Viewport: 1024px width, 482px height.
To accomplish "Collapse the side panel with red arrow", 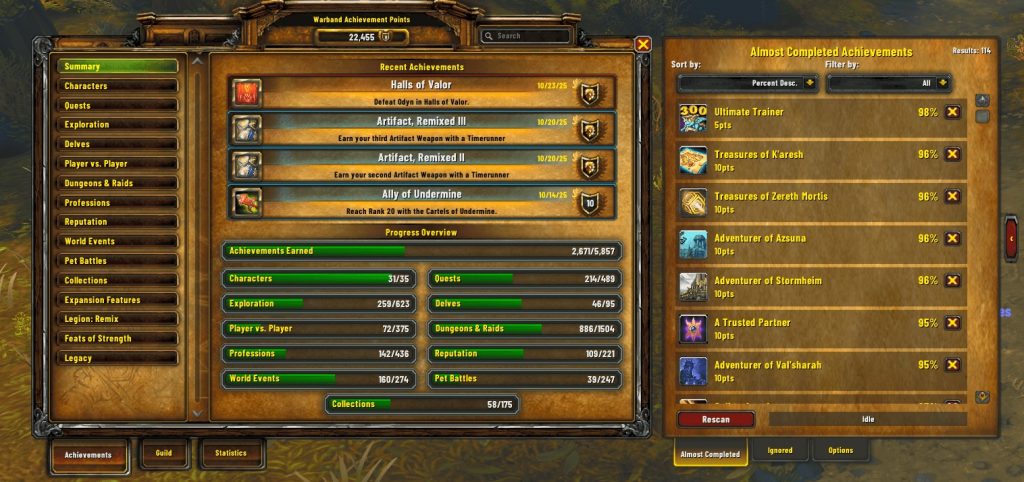I will point(1011,239).
